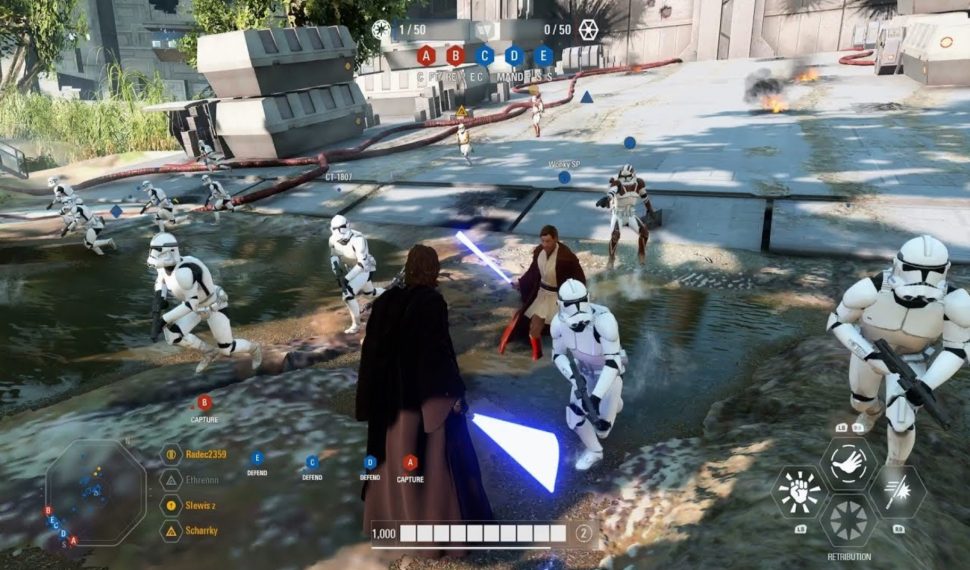
Task: Click command post A hexagon in top bar
Action: pos(426,56)
